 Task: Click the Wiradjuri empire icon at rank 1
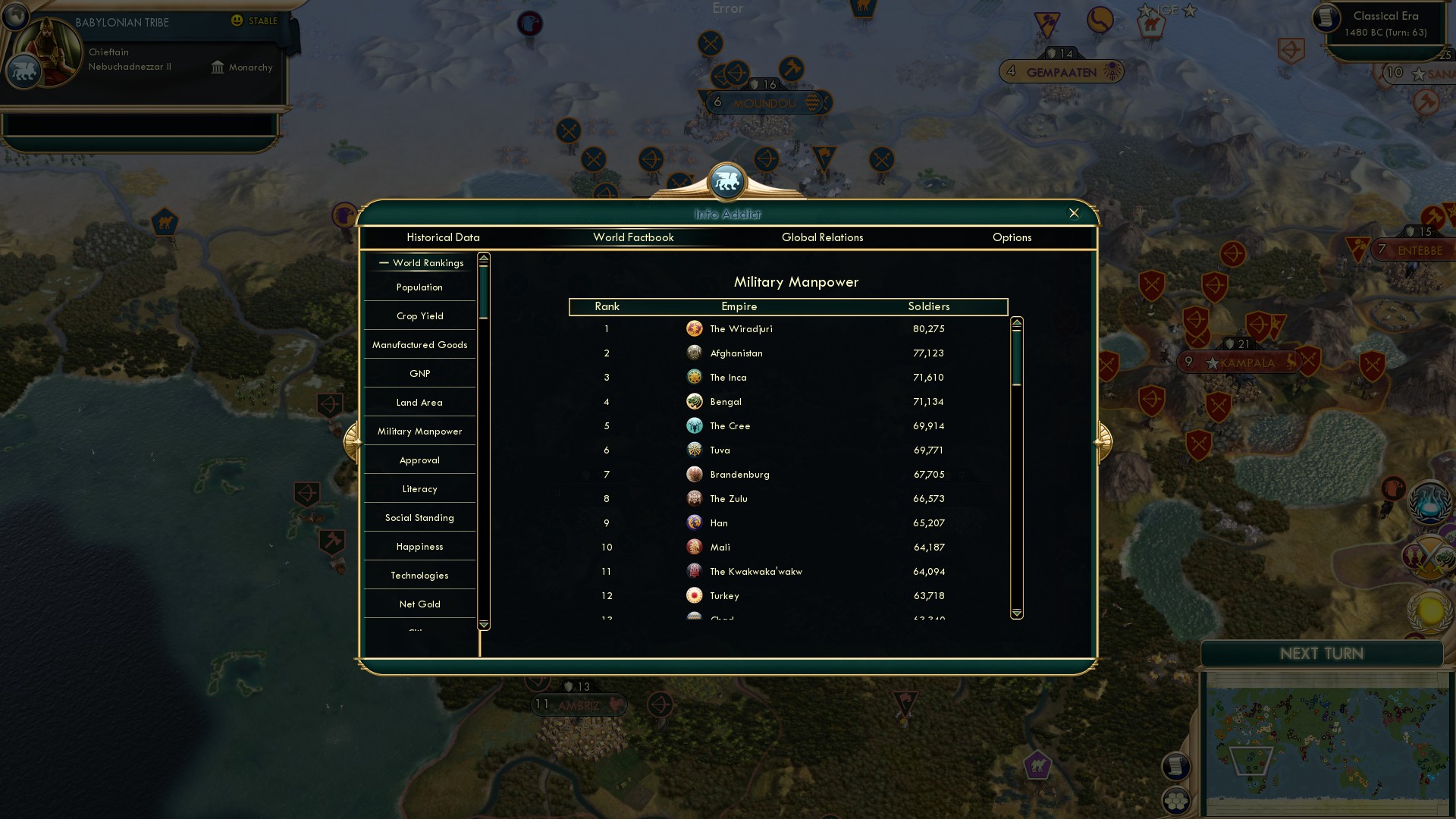click(695, 328)
